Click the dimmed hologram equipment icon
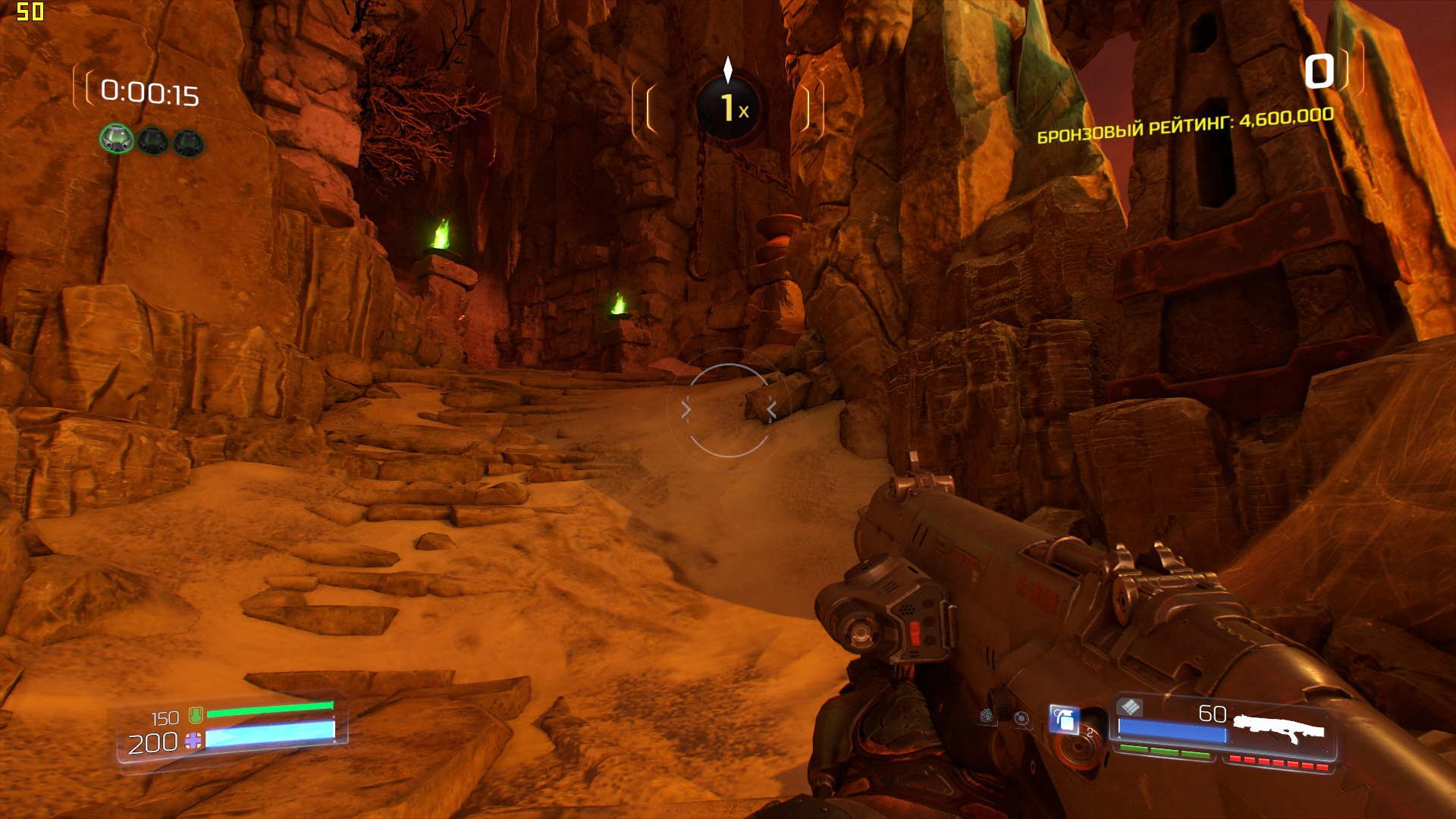 click(x=1021, y=718)
